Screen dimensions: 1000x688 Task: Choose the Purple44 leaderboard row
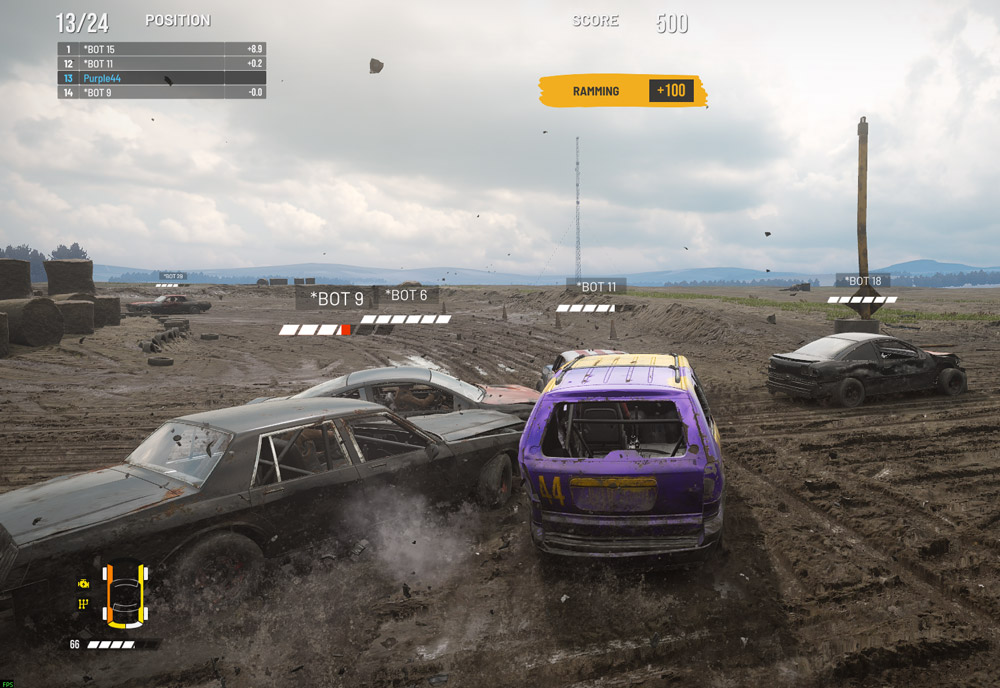coord(161,78)
